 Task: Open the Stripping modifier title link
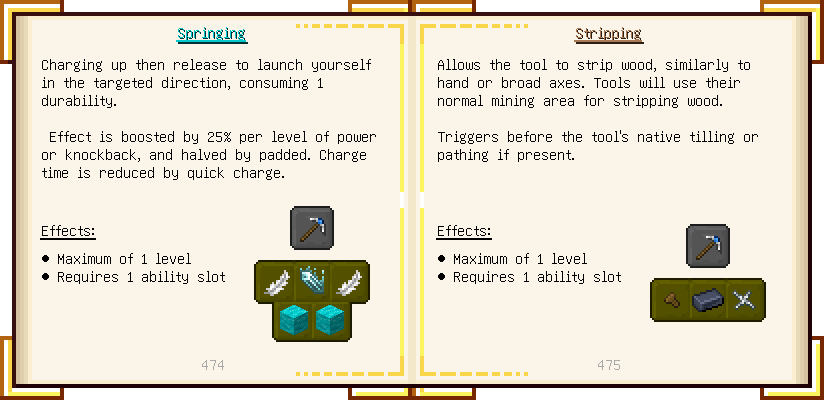pos(607,34)
